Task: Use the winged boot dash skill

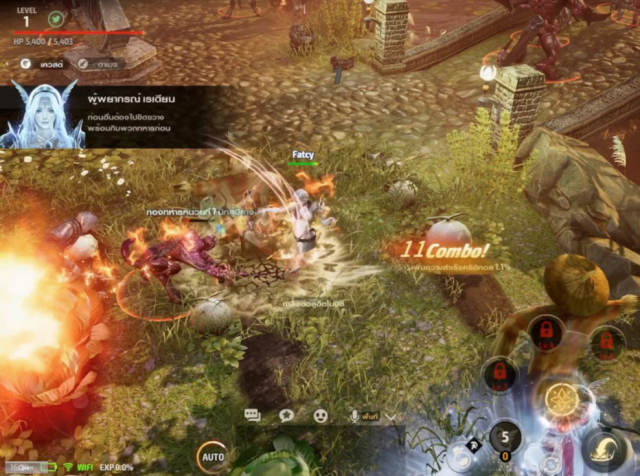Action: [x=603, y=448]
